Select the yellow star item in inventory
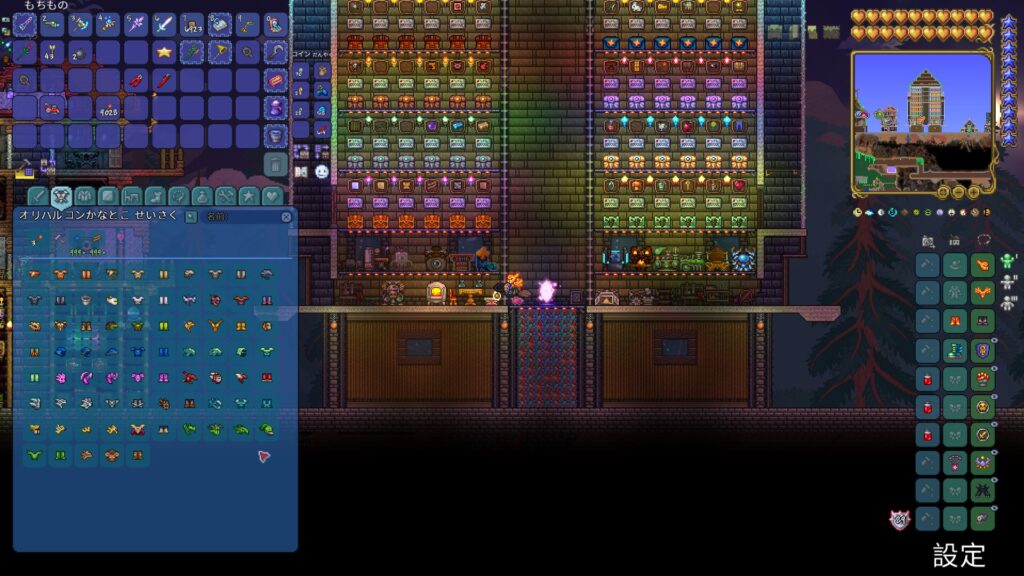The width and height of the screenshot is (1024, 576). click(164, 52)
